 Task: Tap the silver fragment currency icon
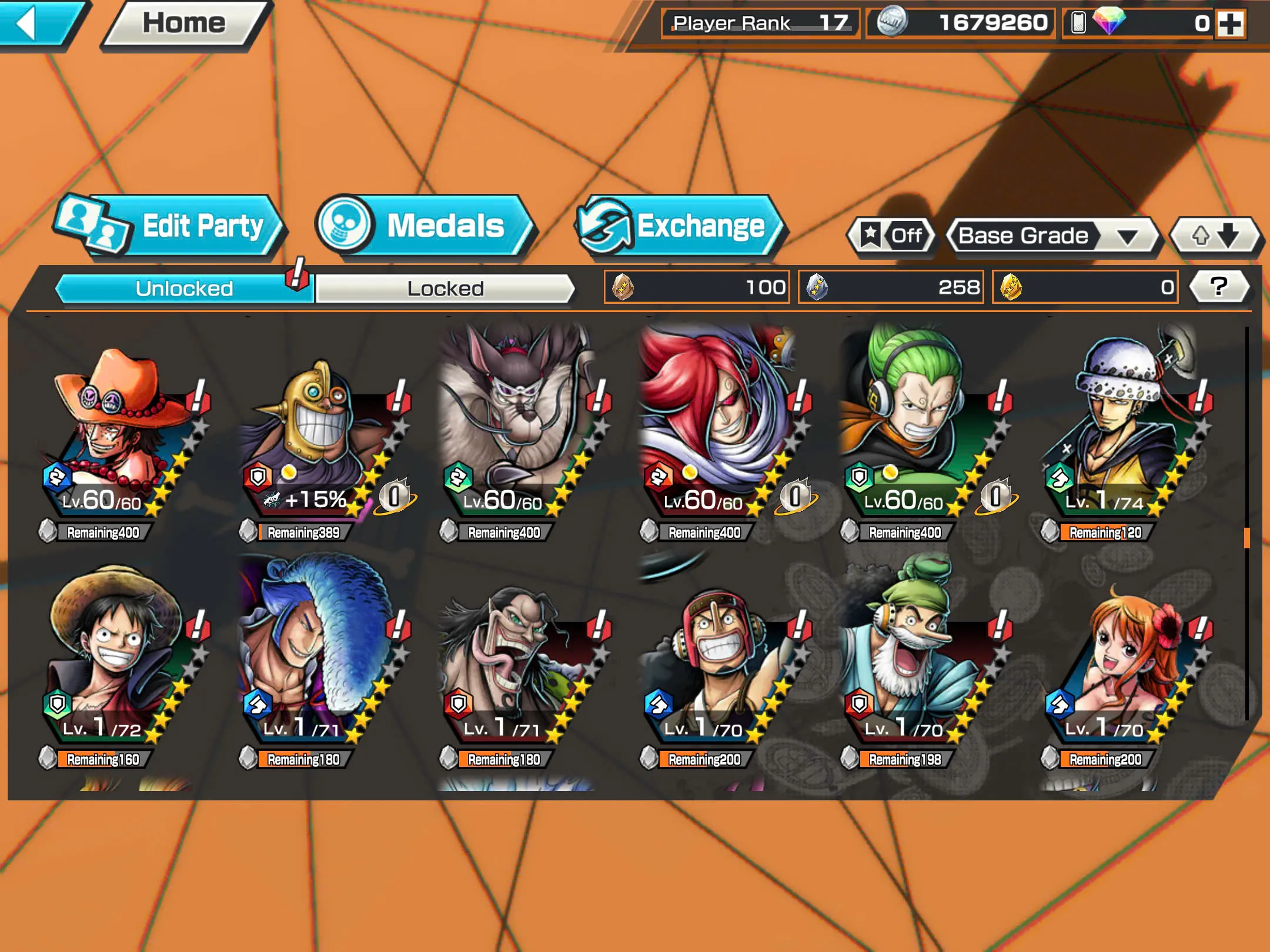click(x=817, y=287)
